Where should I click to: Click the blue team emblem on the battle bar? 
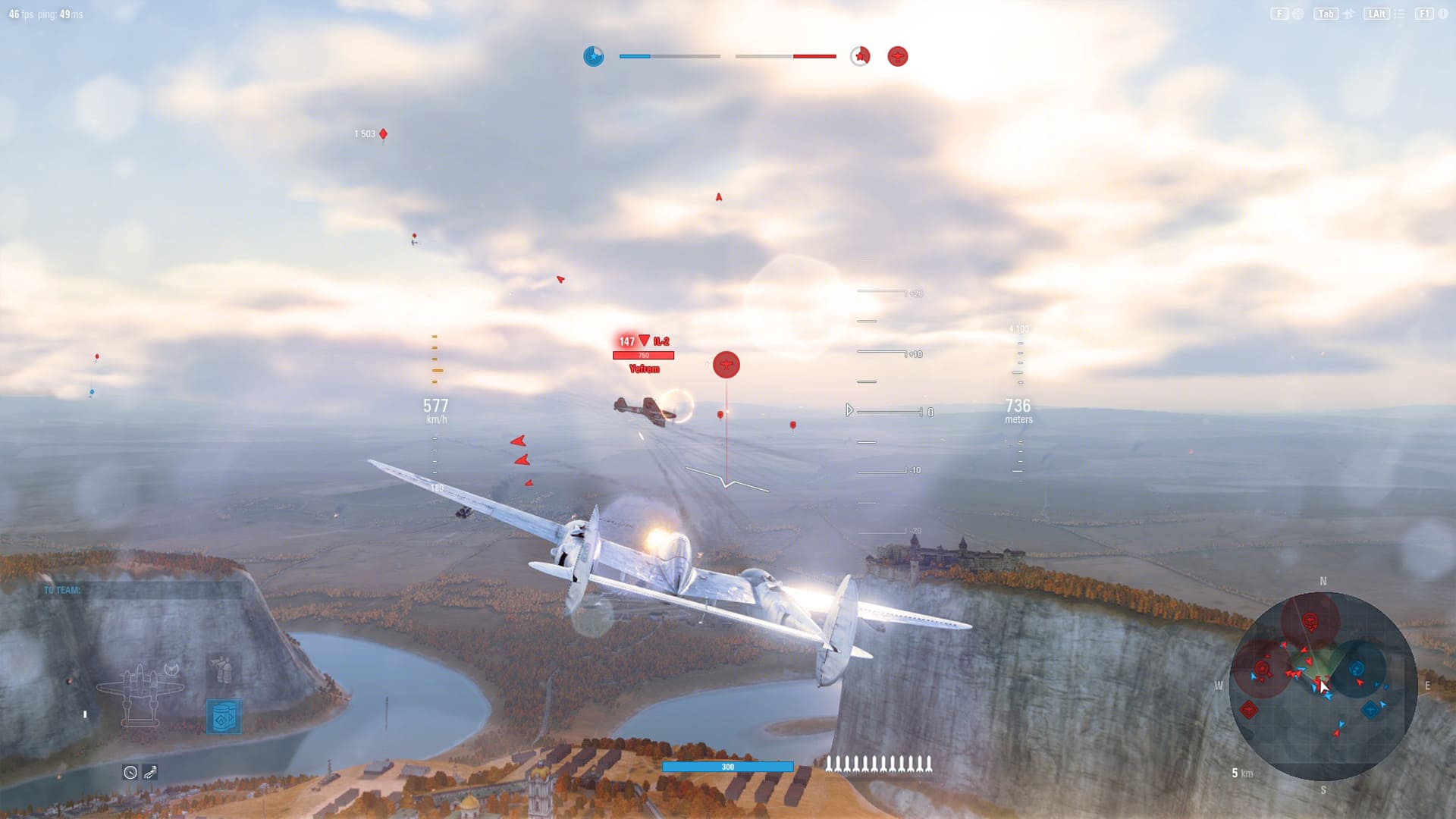595,56
